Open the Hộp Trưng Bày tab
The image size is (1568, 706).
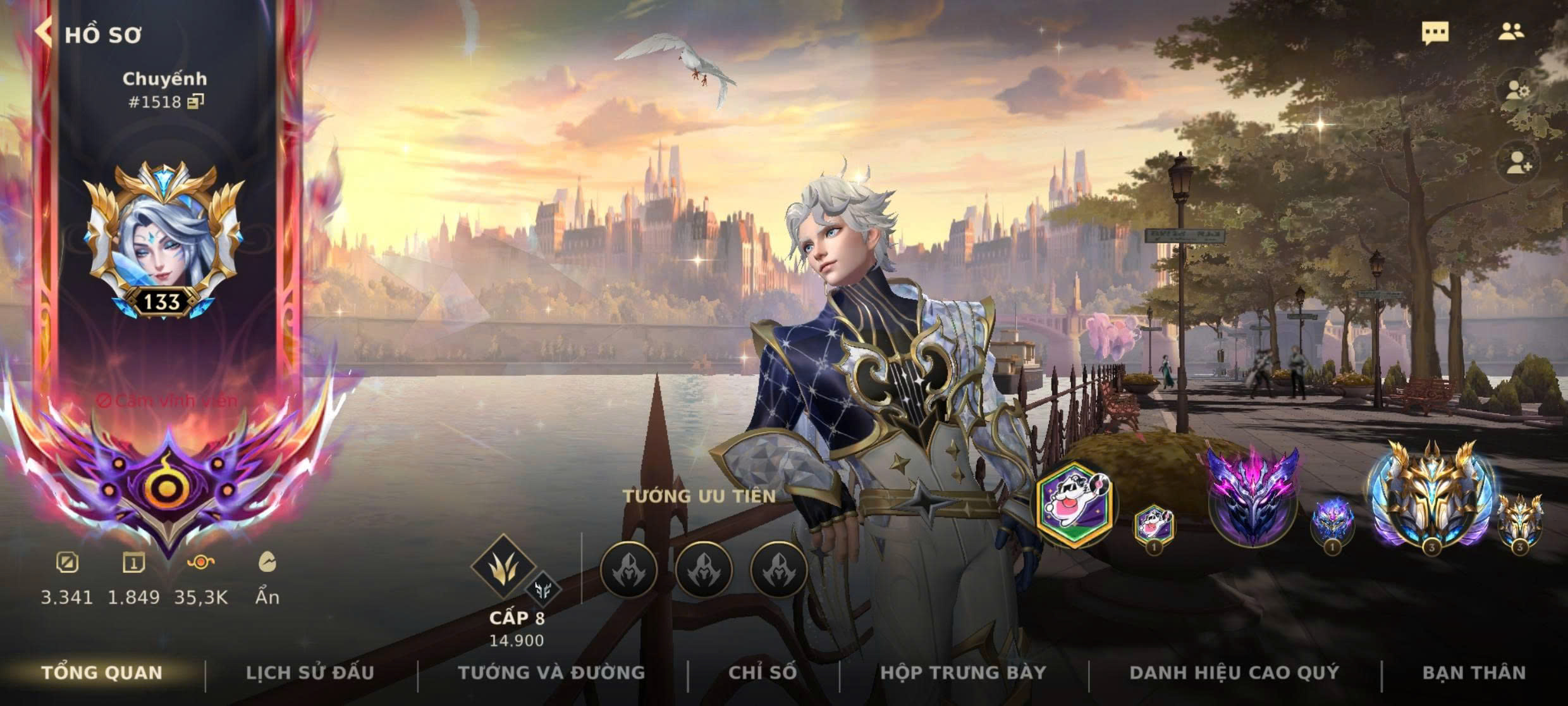(963, 672)
